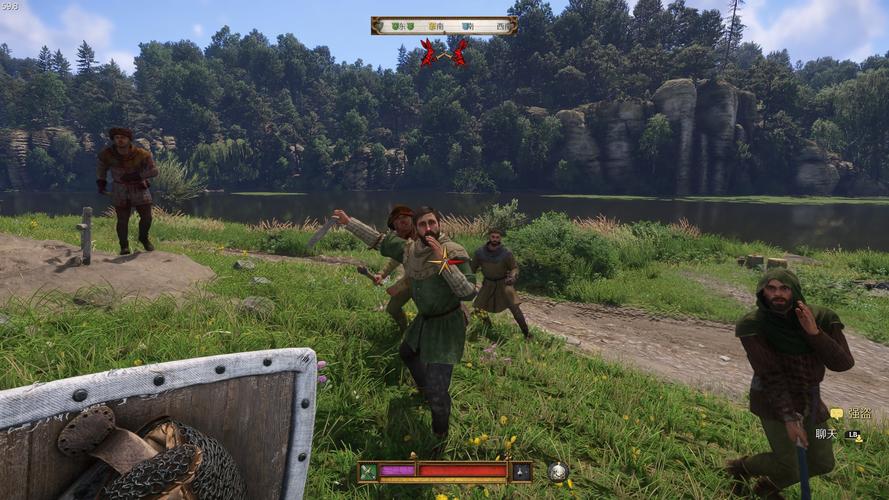889x500 pixels.
Task: Click the yellow speech bubble next to 强盗
Action: coord(836,414)
